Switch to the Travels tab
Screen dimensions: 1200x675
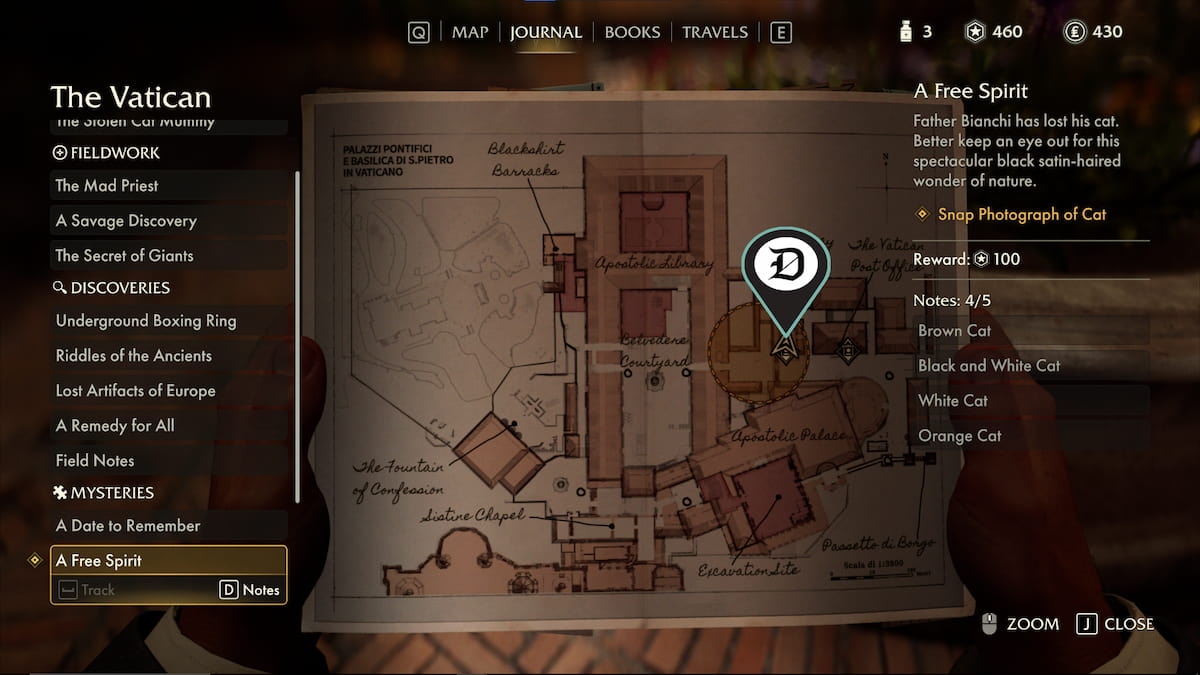[x=715, y=32]
